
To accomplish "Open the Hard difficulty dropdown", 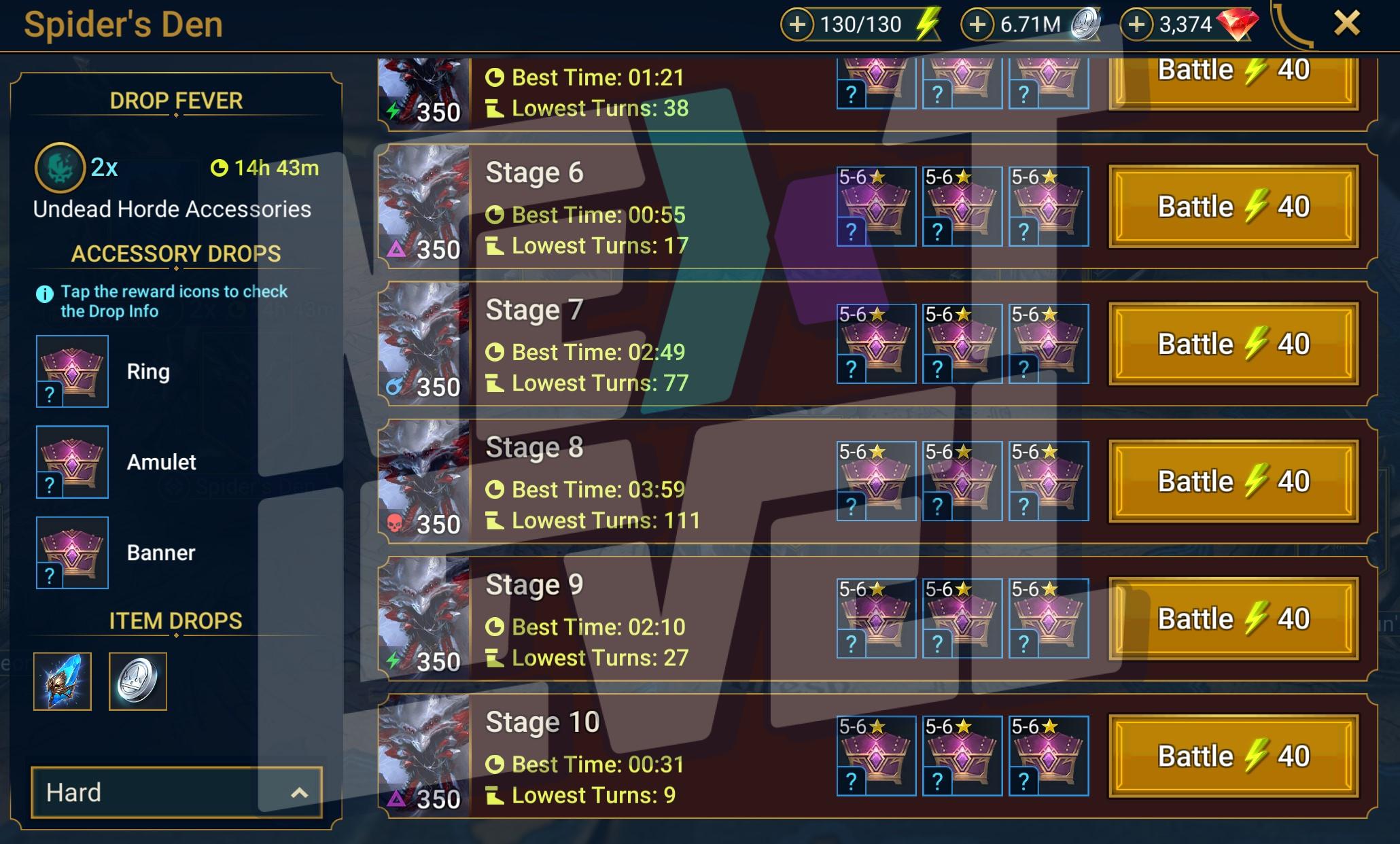I will tap(176, 792).
